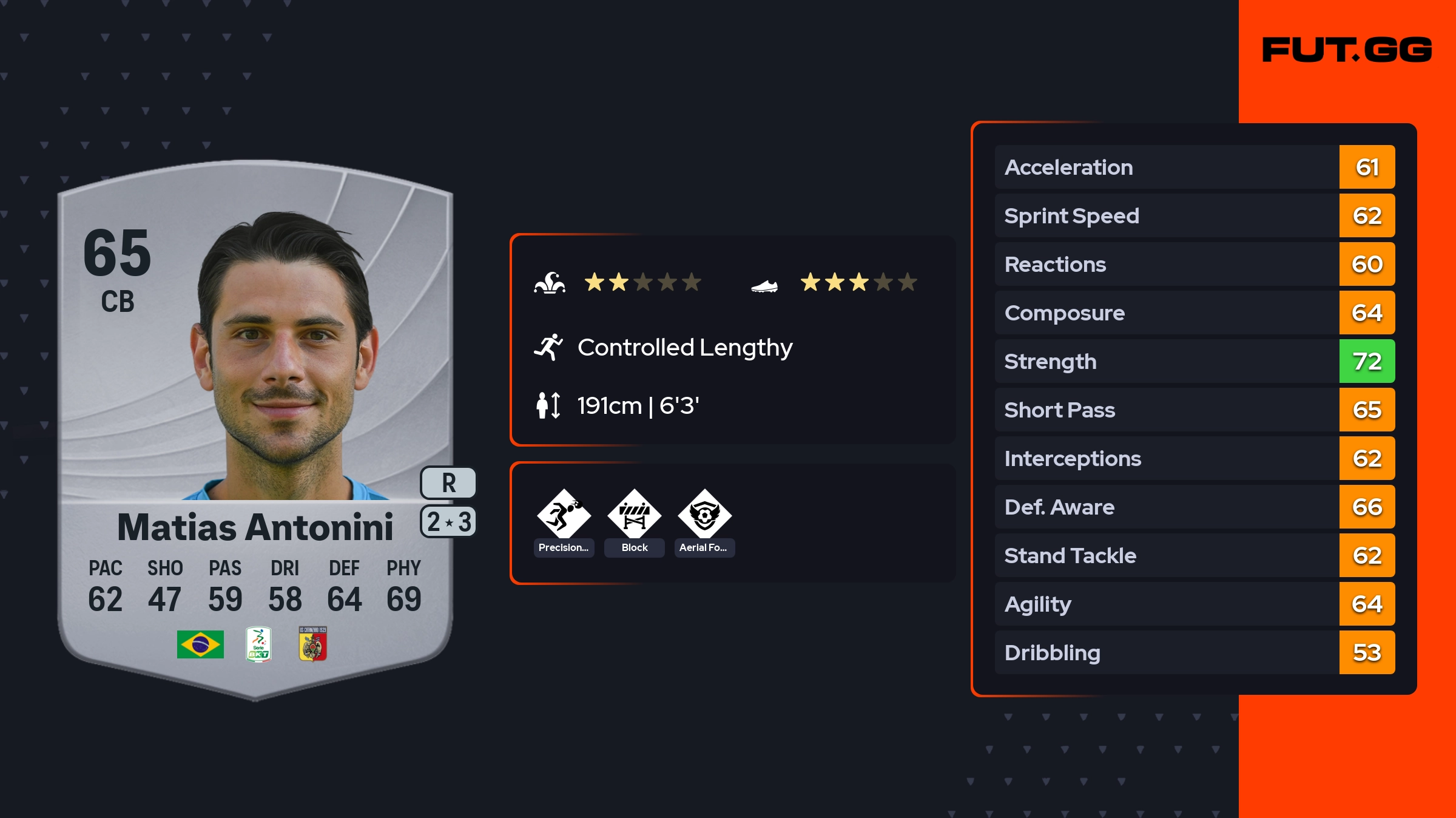Open the Serie BKT league badge
The image size is (1456, 818).
tap(258, 644)
